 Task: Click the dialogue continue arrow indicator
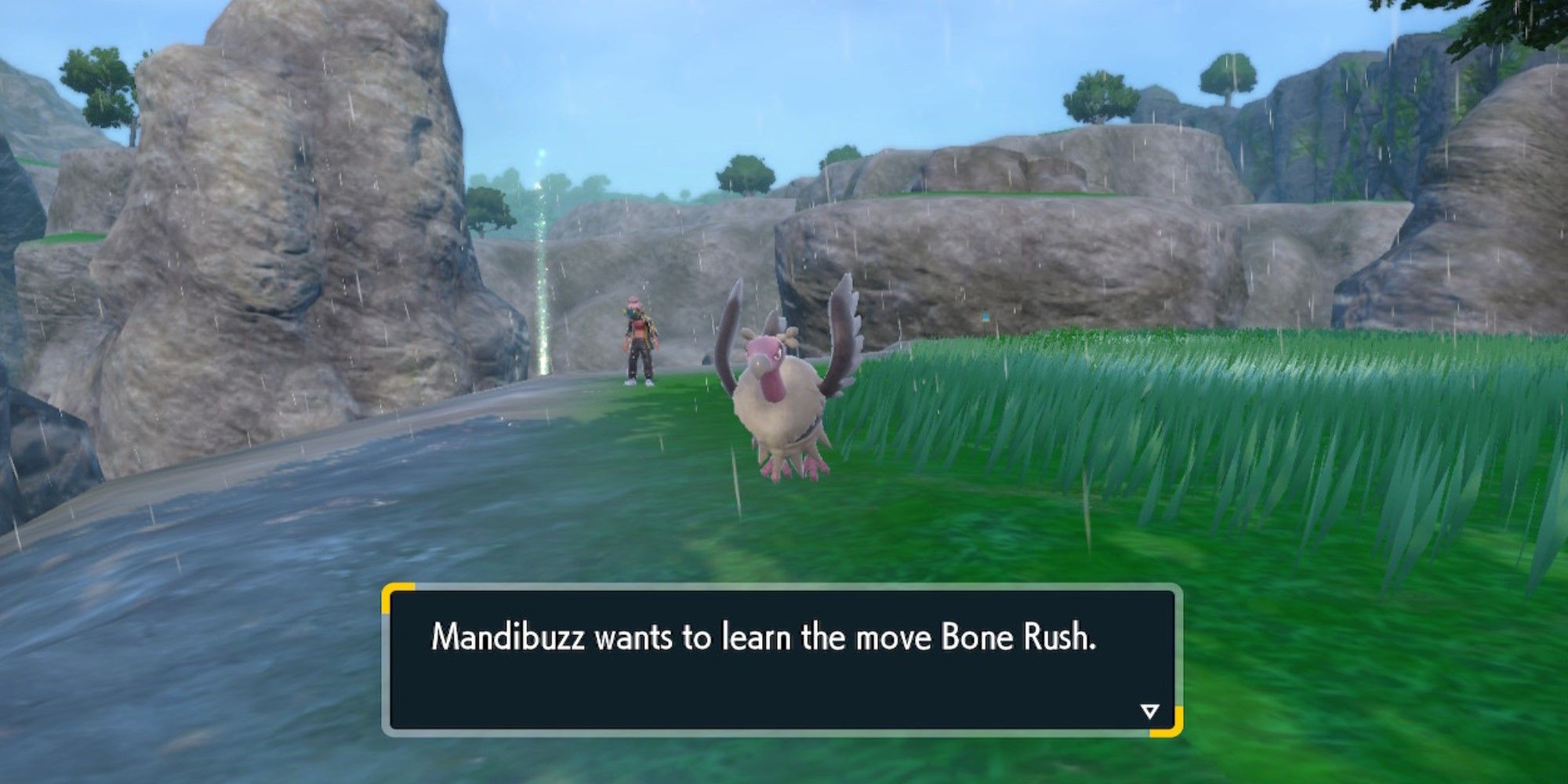(x=1149, y=711)
